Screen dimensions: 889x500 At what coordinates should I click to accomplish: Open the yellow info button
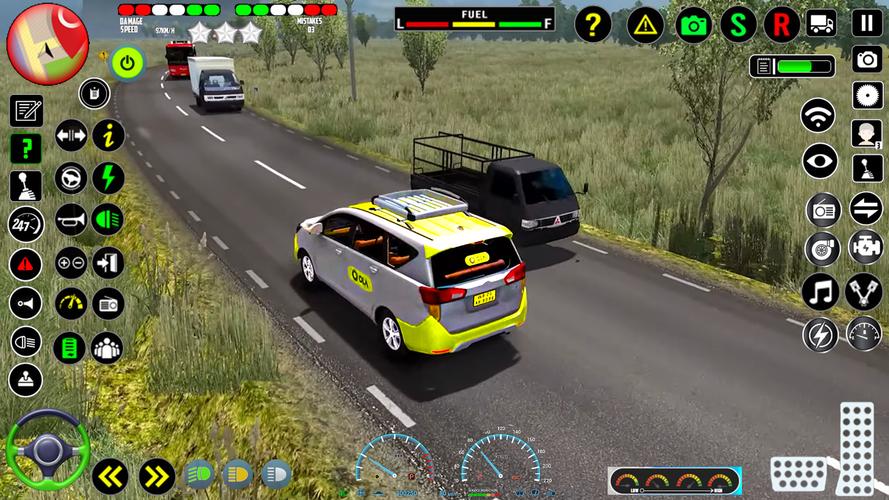tap(108, 135)
